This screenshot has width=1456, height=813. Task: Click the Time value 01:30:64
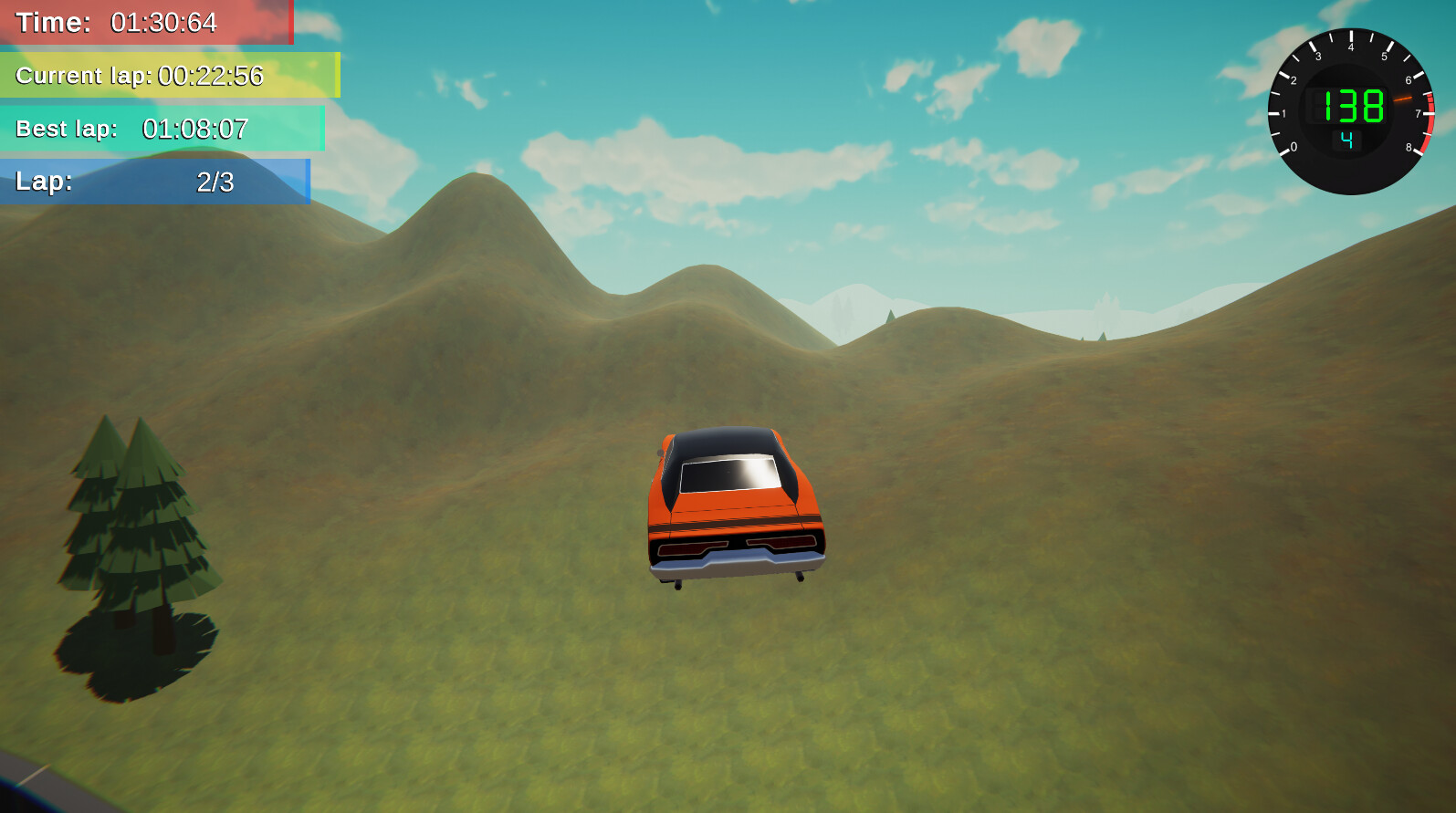point(162,23)
